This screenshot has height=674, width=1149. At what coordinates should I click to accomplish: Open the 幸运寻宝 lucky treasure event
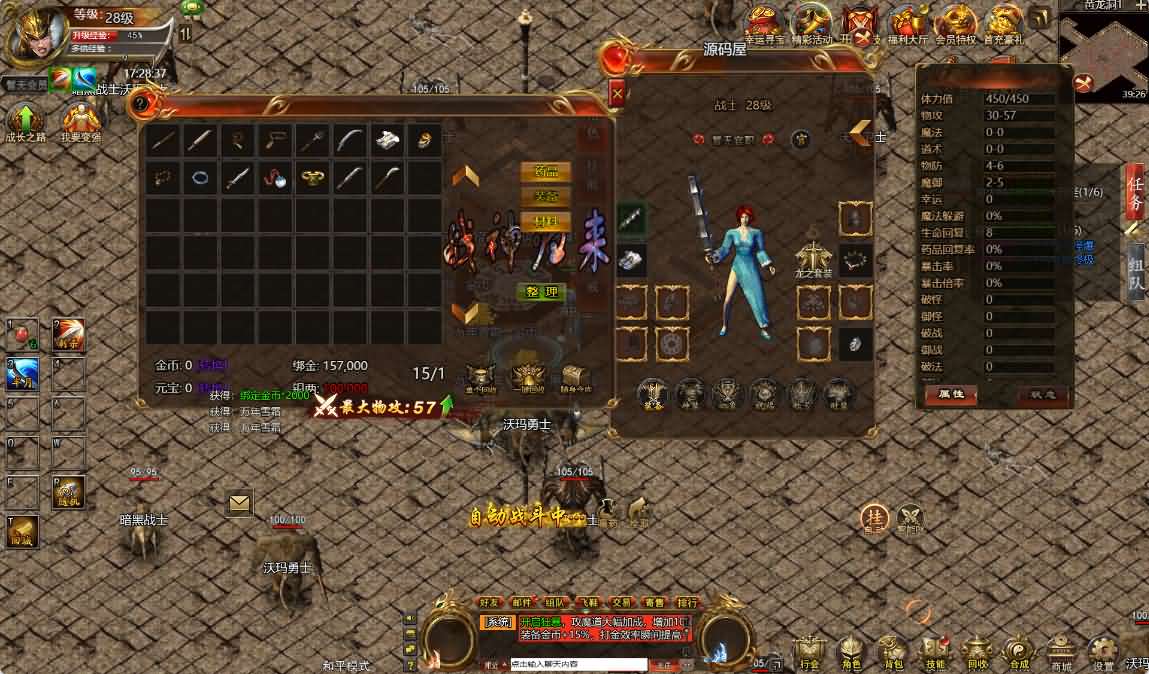(765, 24)
